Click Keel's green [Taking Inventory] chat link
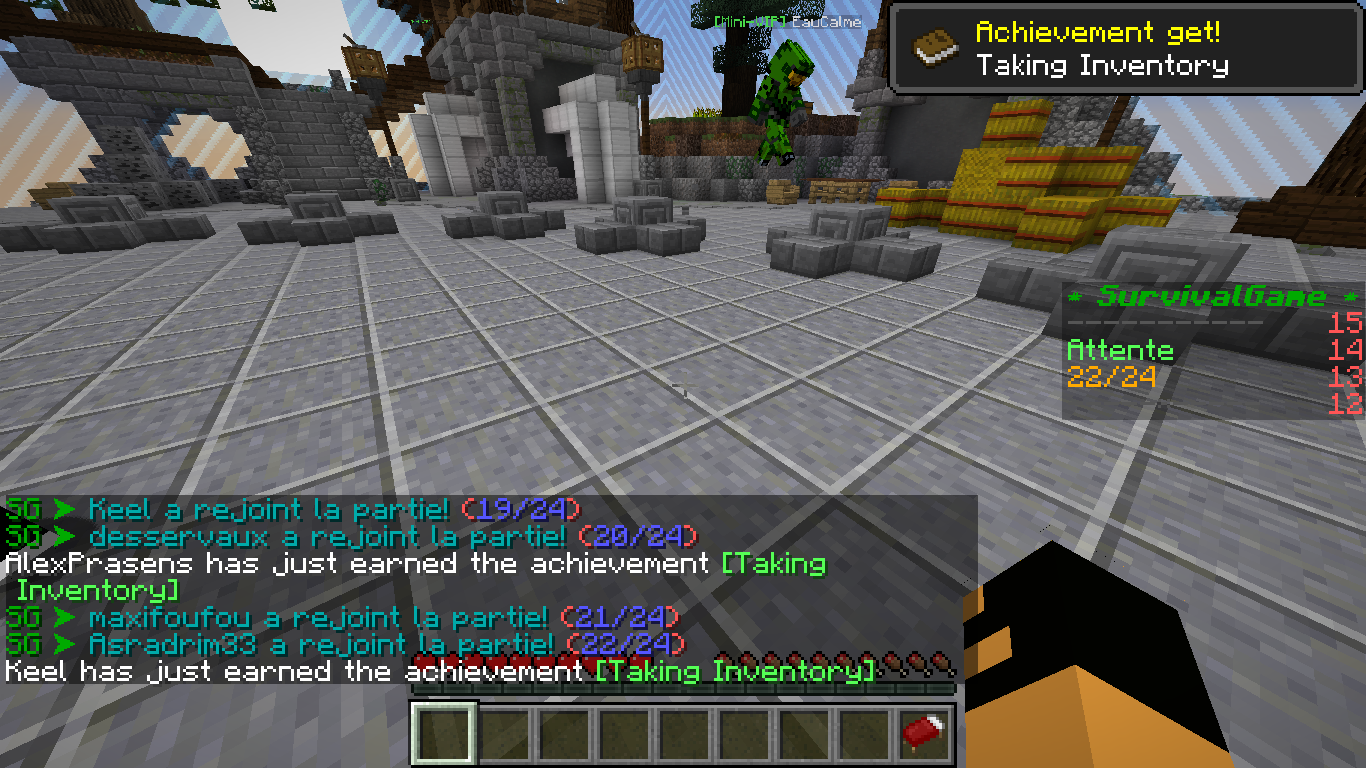 [735, 671]
